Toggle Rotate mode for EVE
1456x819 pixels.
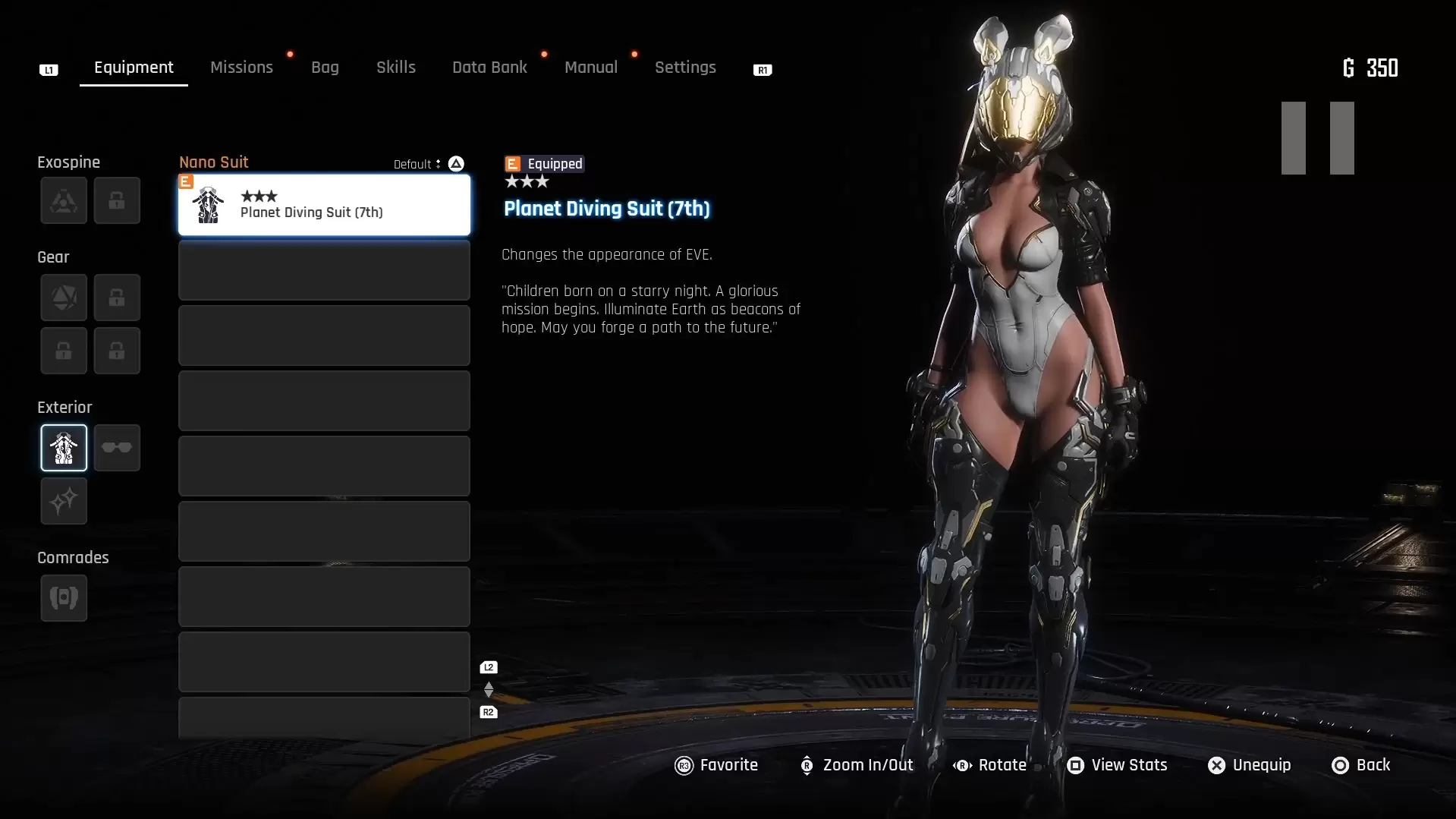(989, 765)
